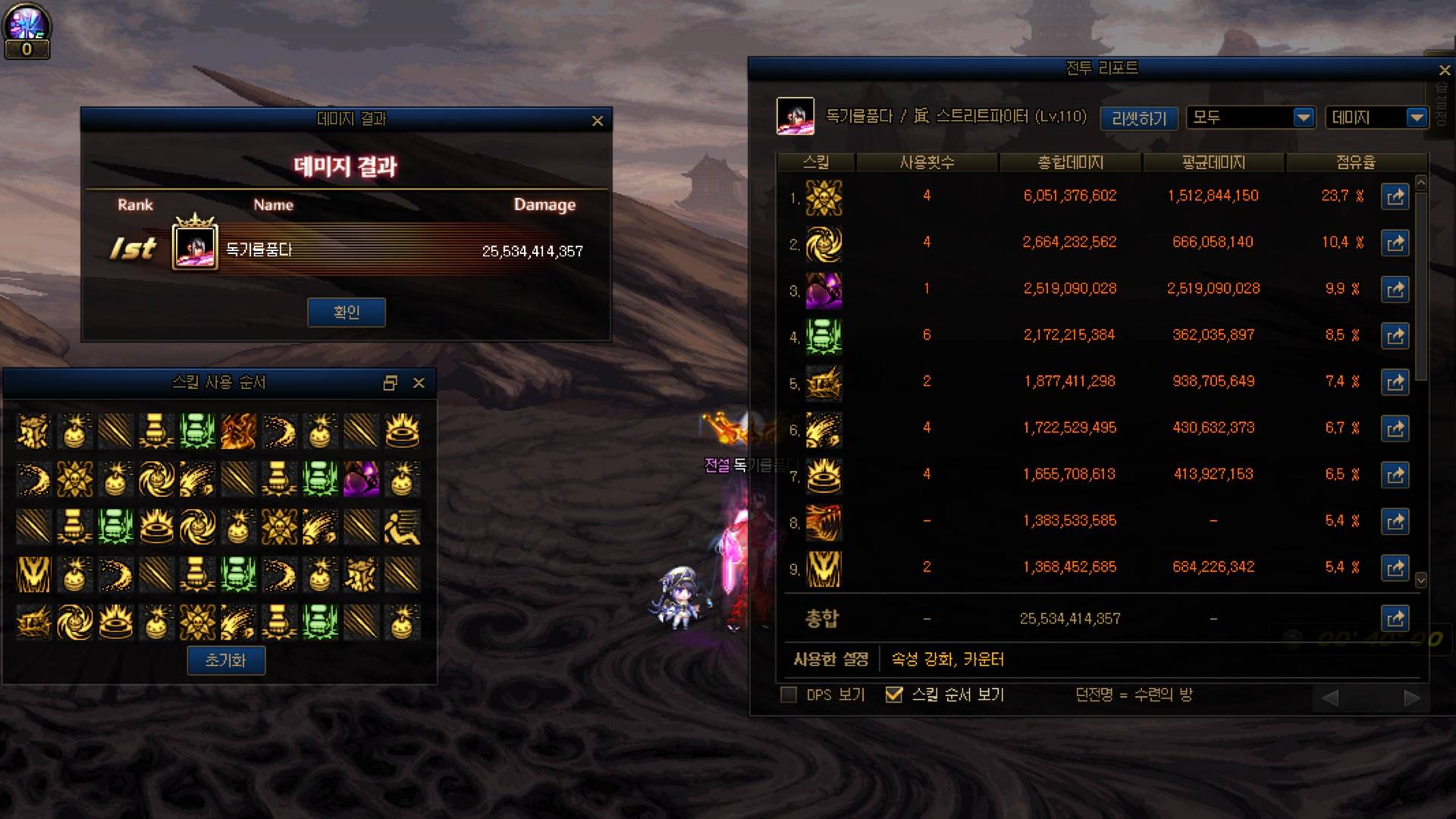Share the total 총합 damage row
The width and height of the screenshot is (1456, 819).
pyautogui.click(x=1395, y=619)
